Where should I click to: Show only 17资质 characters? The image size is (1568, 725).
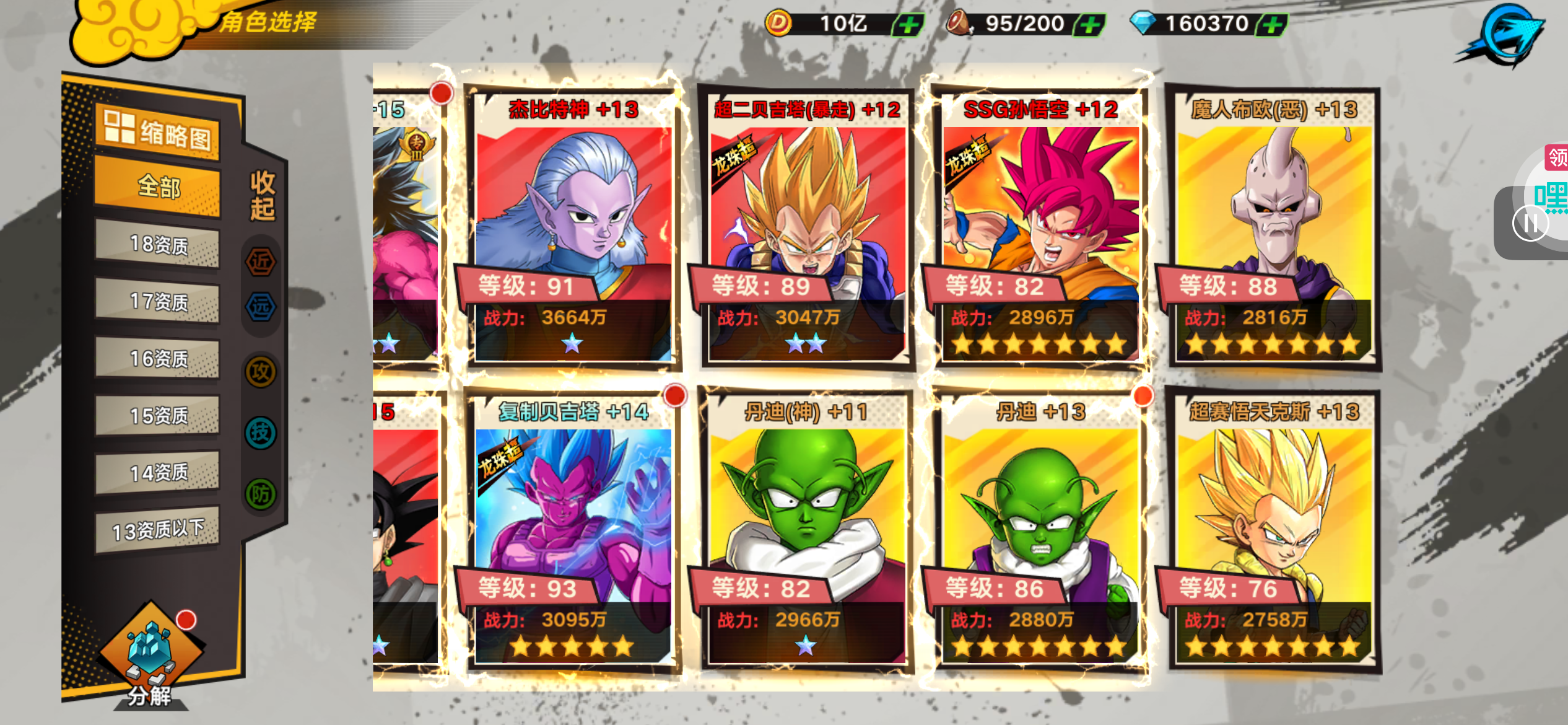[157, 302]
